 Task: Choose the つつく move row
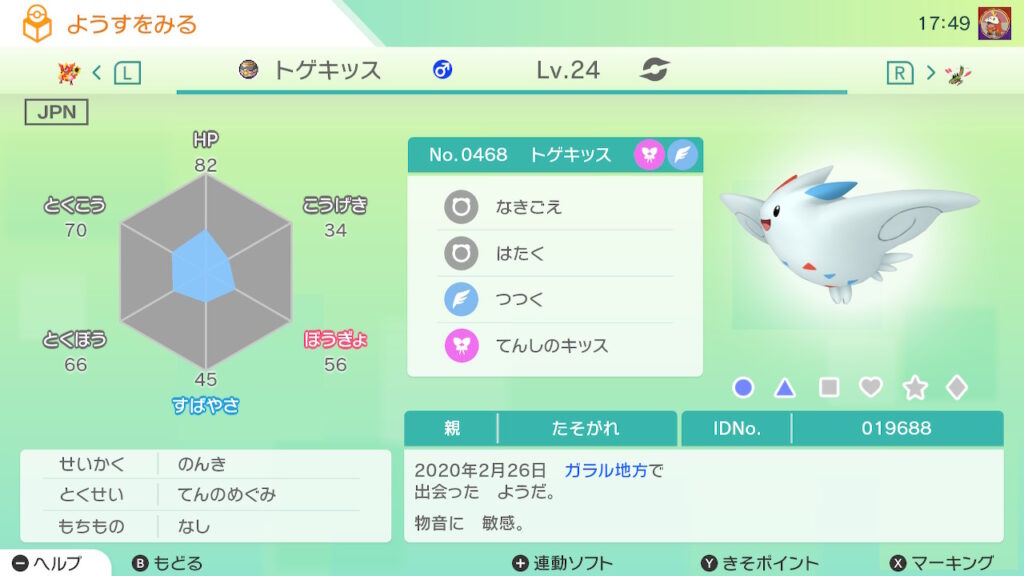click(555, 300)
